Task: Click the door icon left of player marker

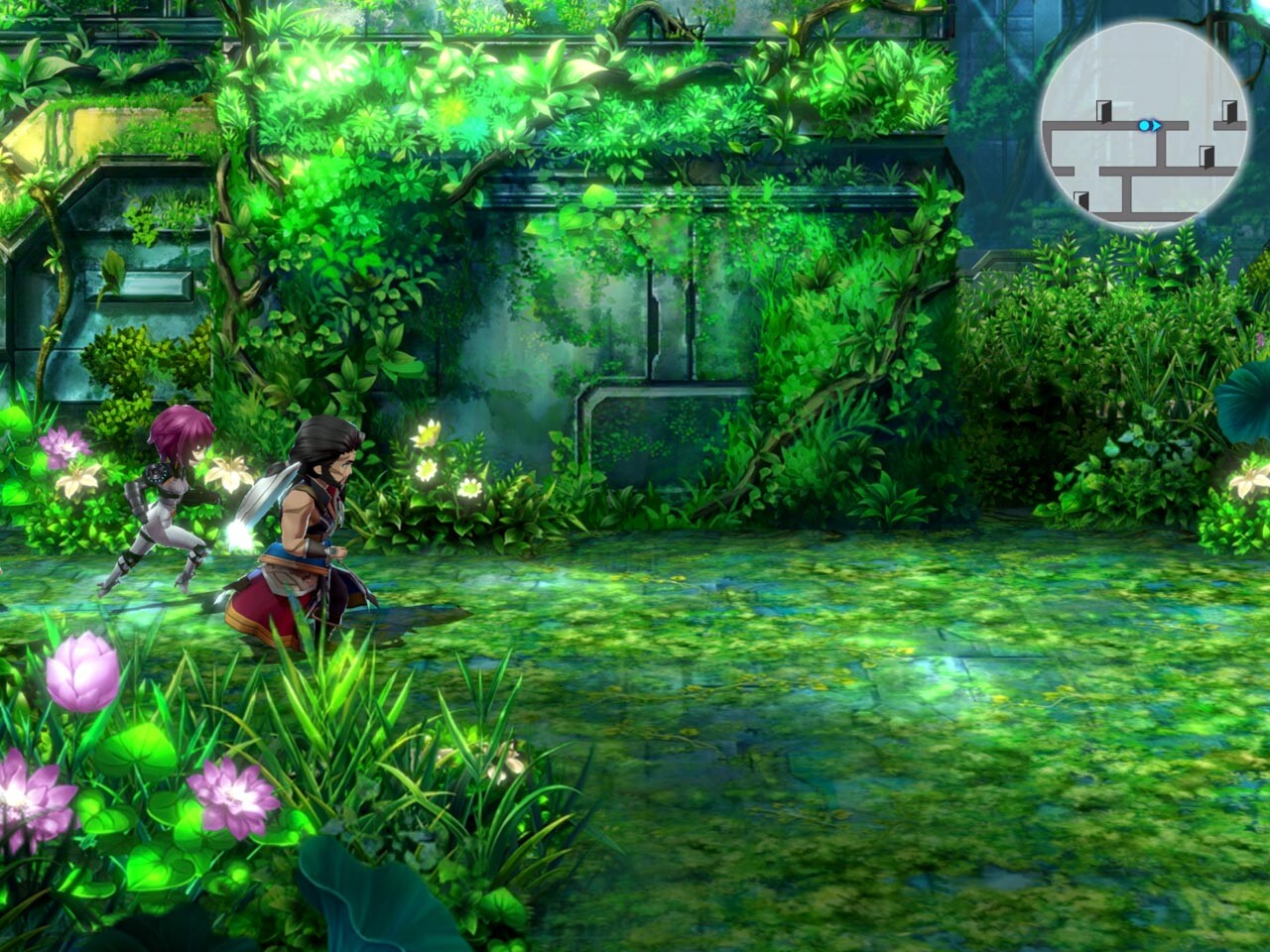Action: (1103, 111)
